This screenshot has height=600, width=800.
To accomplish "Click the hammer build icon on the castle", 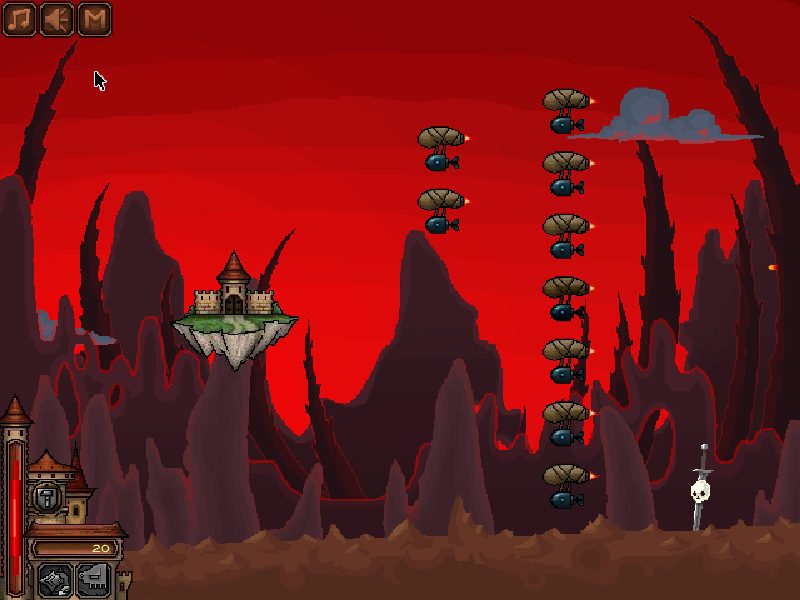I will [47, 497].
